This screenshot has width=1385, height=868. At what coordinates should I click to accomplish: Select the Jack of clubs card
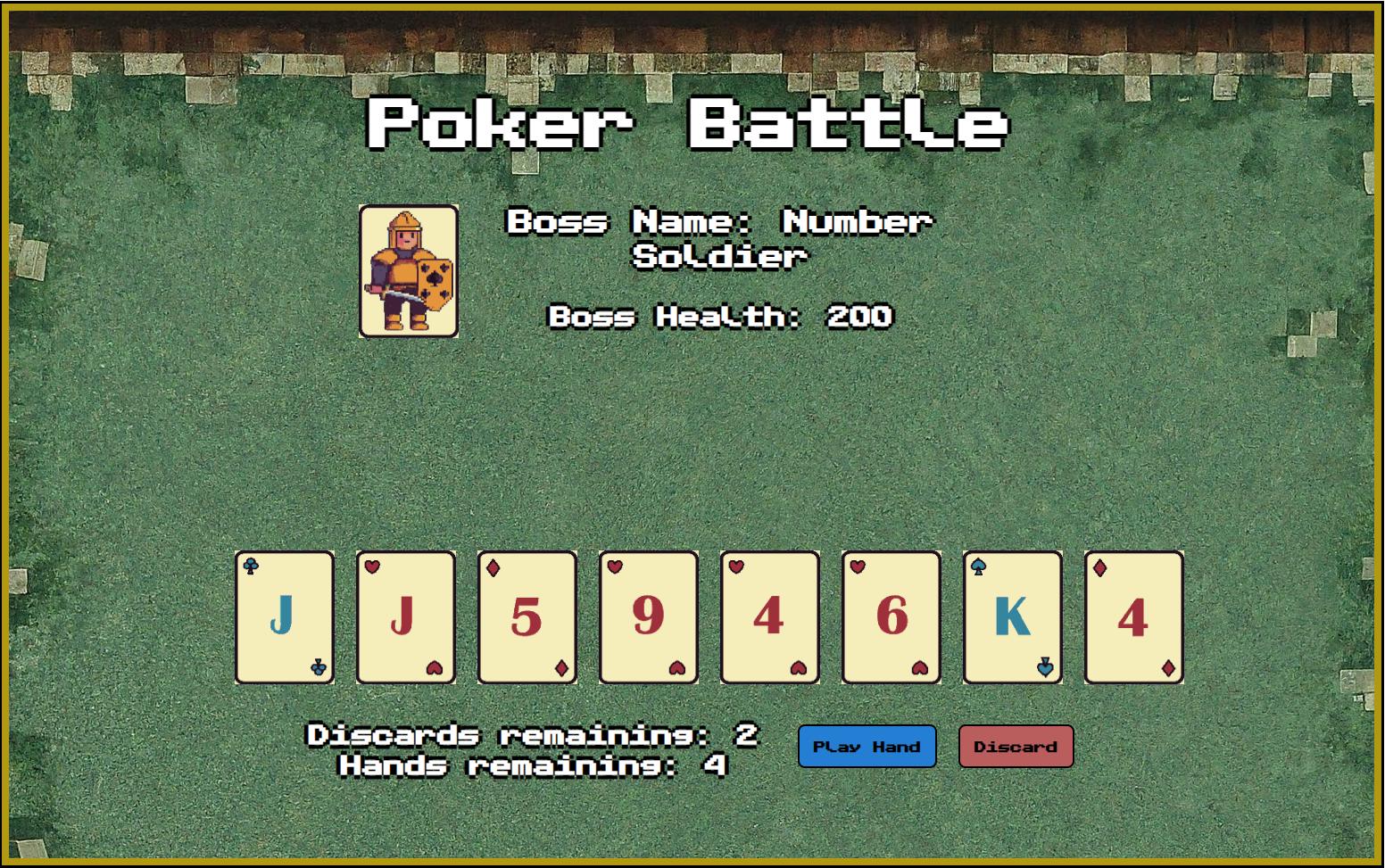tap(285, 617)
